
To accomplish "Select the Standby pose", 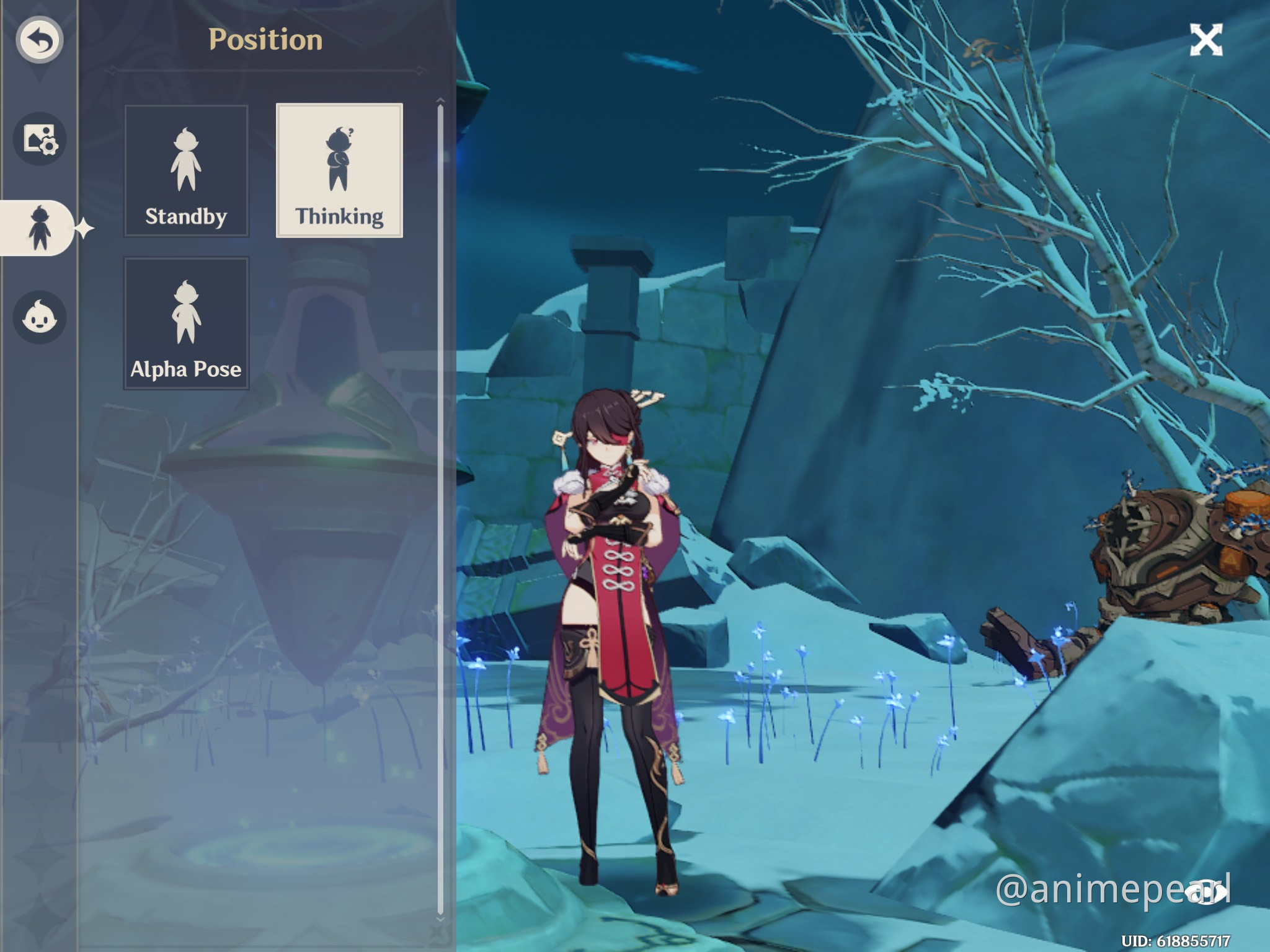I will click(x=186, y=171).
